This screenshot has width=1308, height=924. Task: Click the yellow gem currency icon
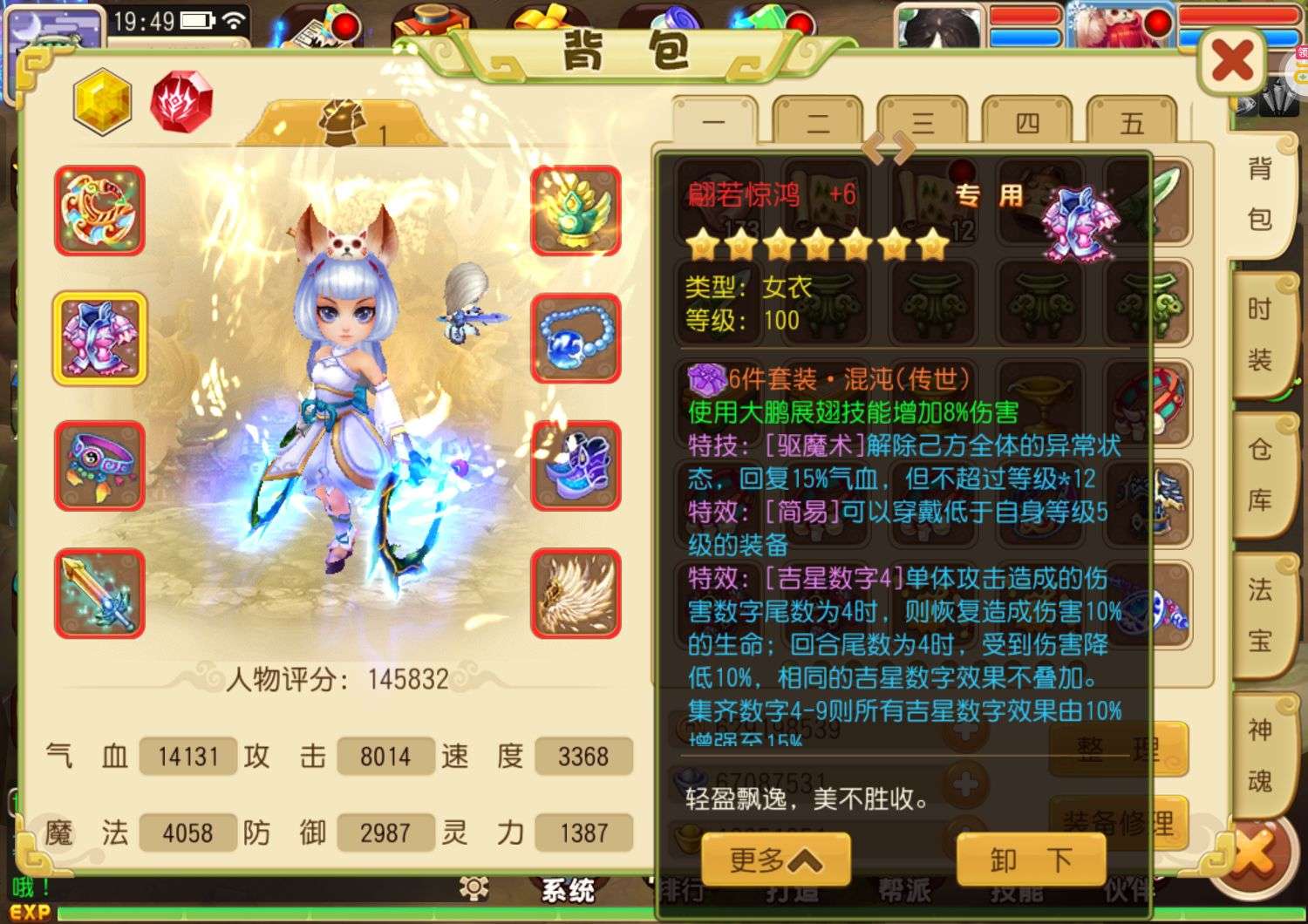102,100
